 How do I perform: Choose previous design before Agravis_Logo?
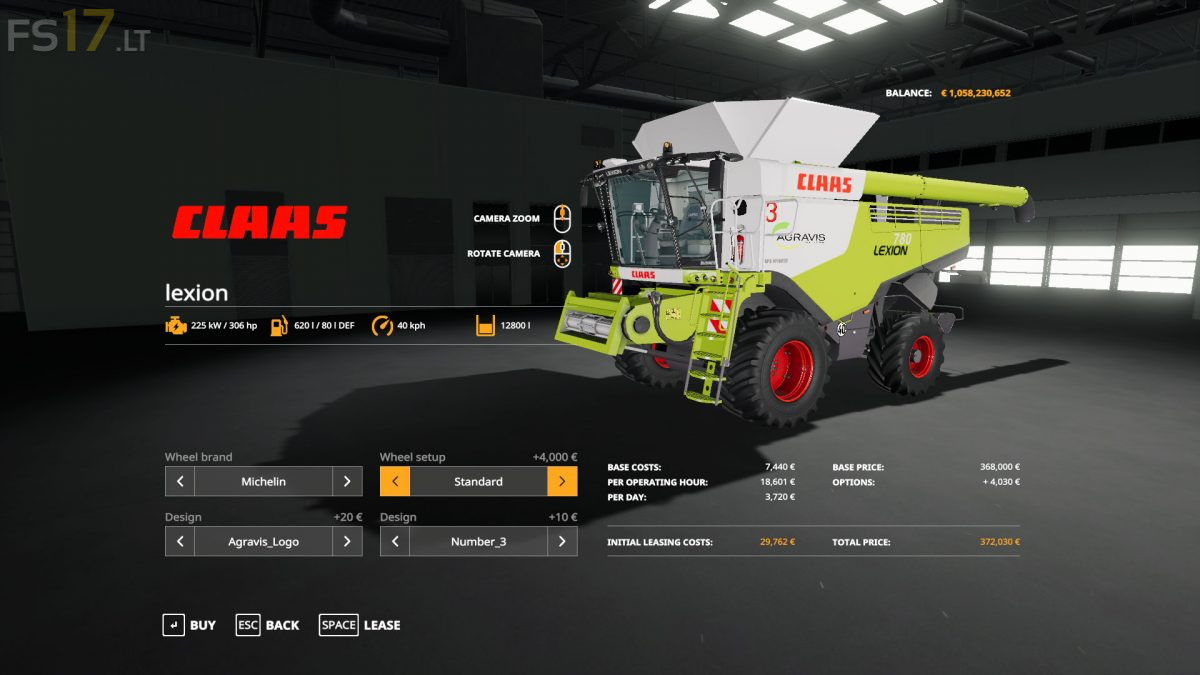click(180, 541)
